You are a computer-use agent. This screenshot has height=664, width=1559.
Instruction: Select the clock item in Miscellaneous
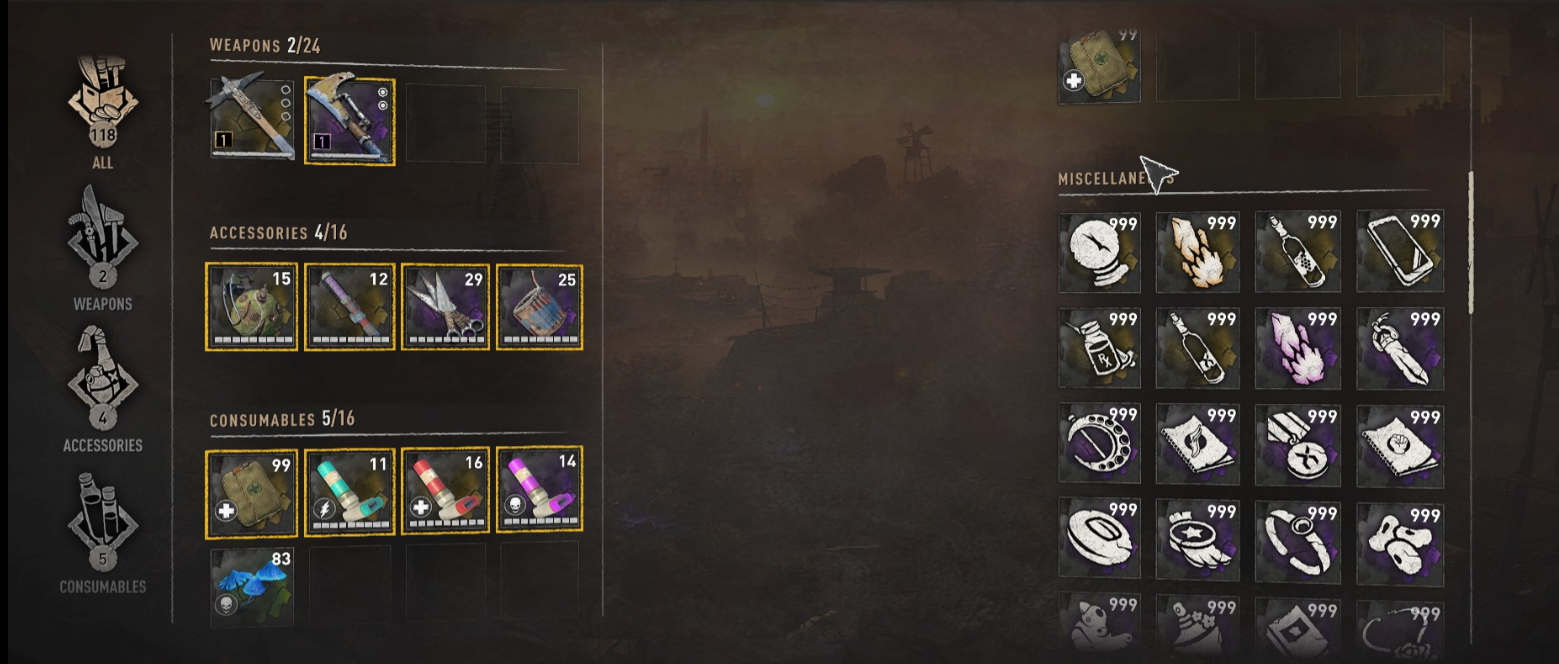(x=1099, y=251)
